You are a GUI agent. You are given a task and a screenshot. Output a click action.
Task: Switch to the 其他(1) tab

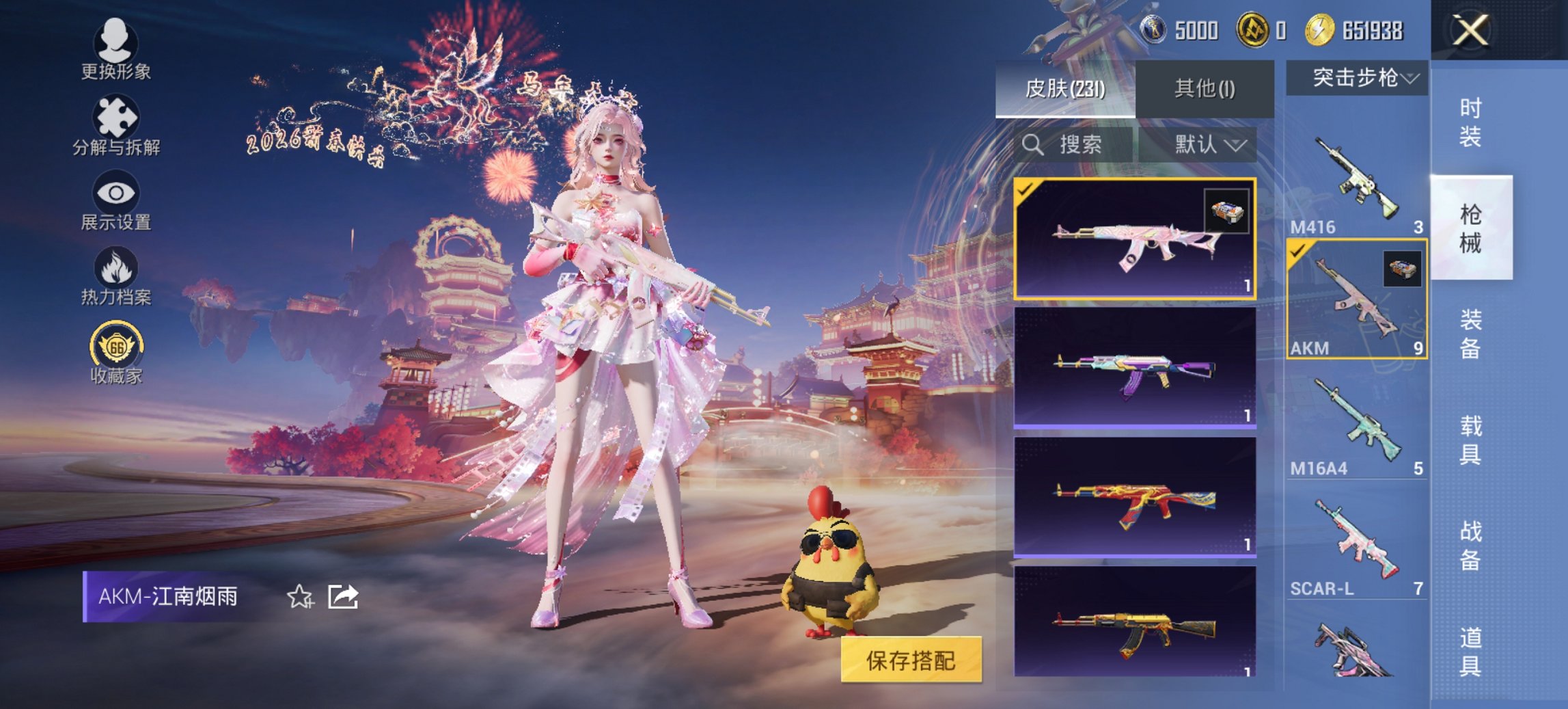(x=1205, y=89)
